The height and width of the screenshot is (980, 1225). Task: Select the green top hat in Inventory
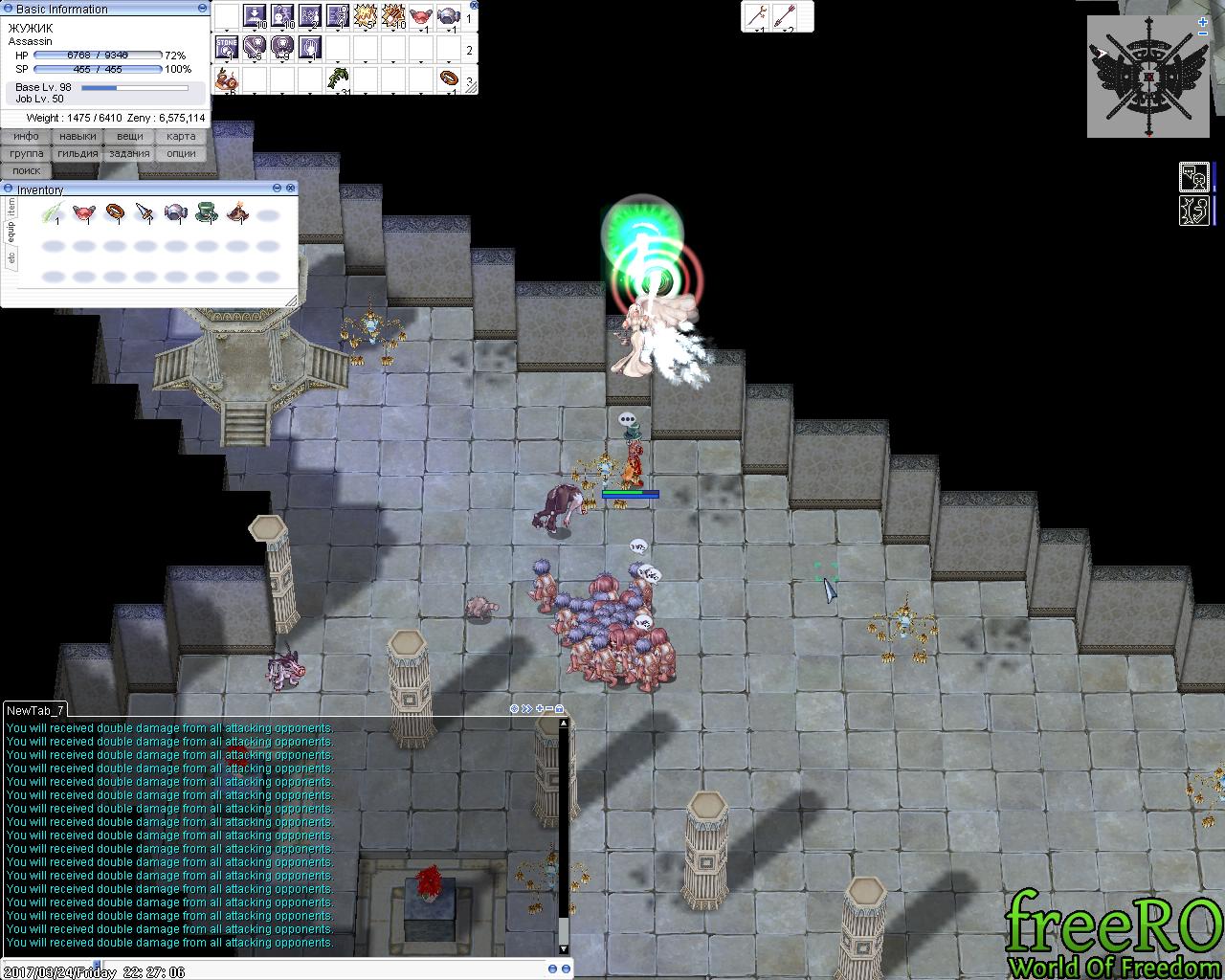point(207,212)
